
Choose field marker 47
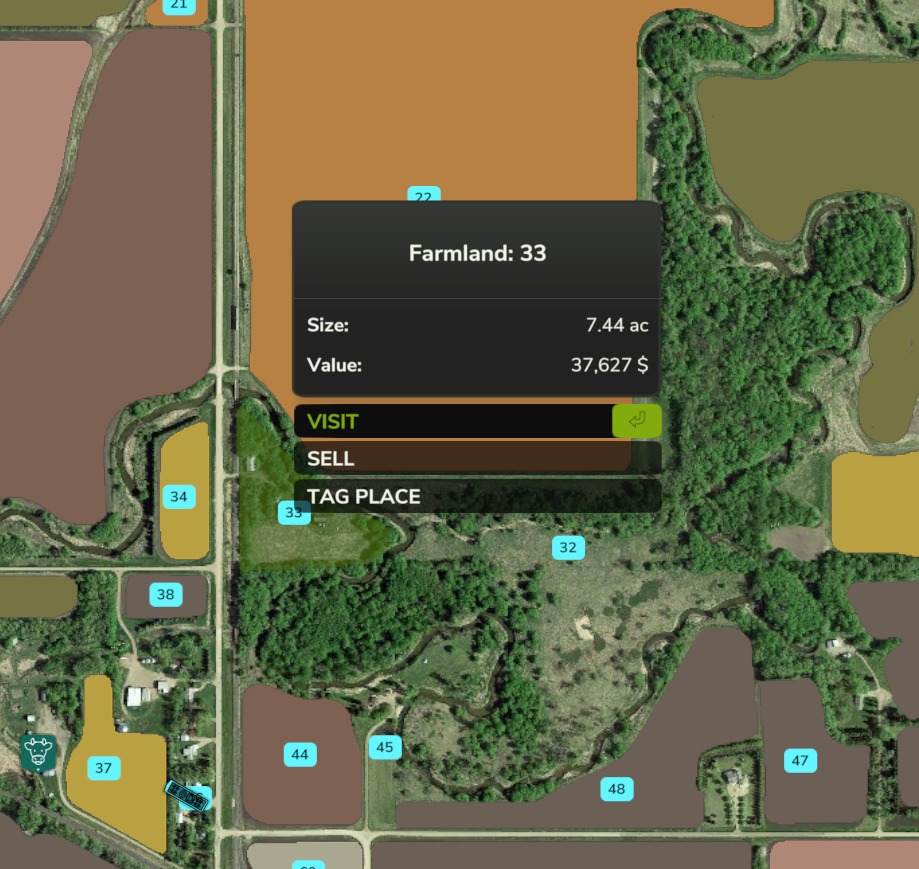(x=800, y=761)
